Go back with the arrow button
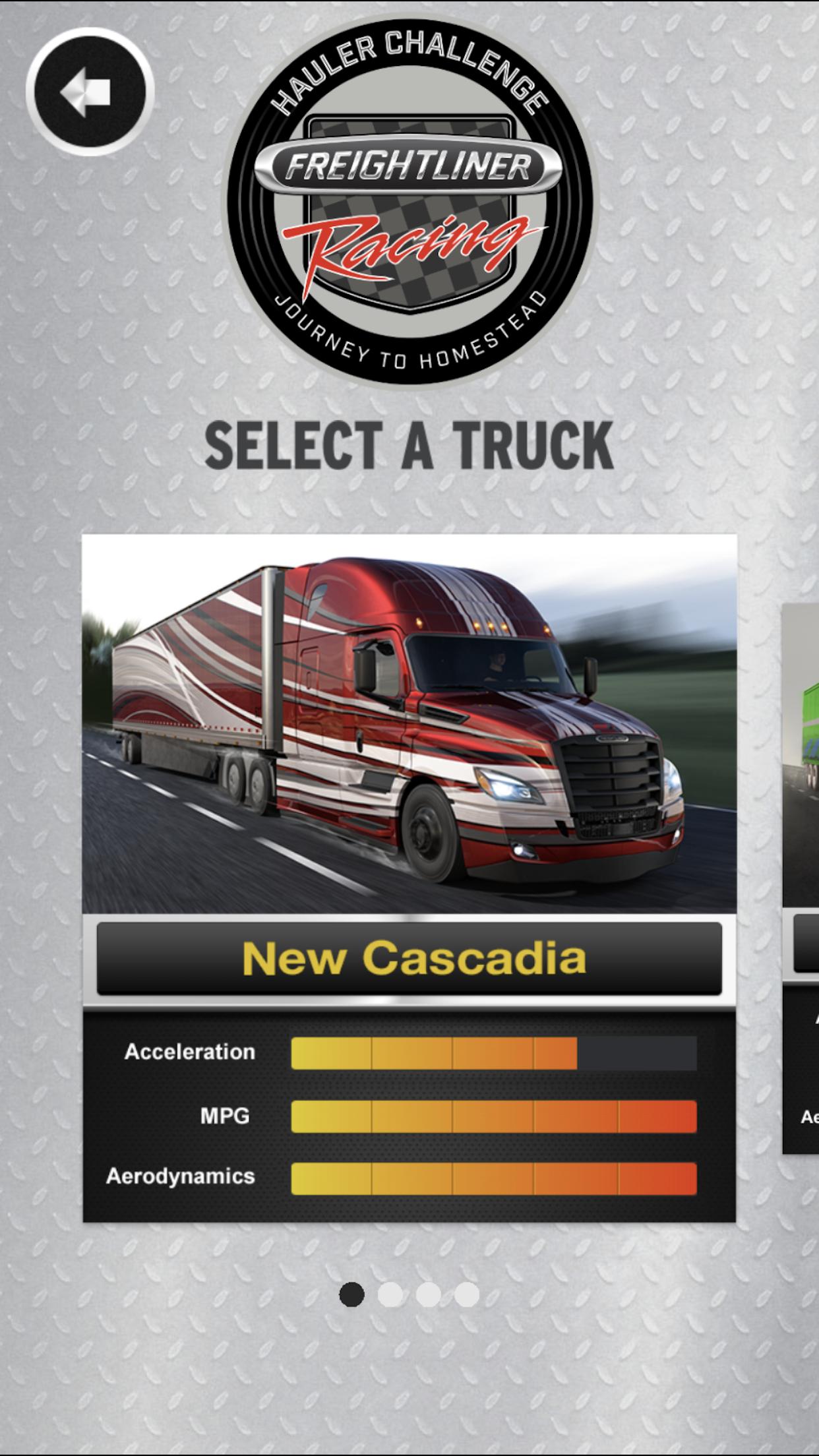Viewport: 819px width, 1456px height. [90, 92]
